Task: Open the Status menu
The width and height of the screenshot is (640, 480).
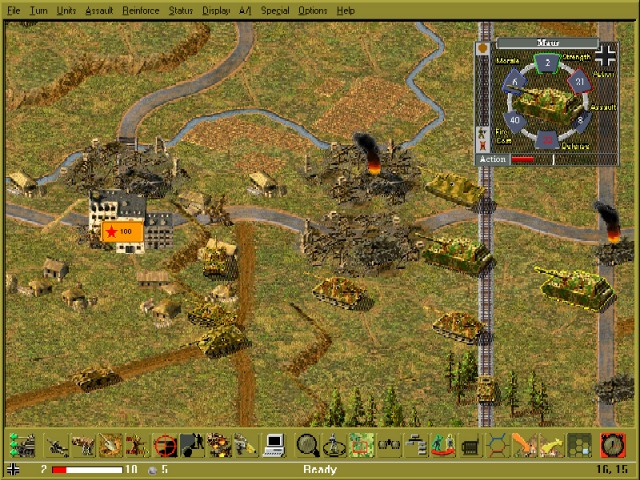Action: (x=181, y=10)
